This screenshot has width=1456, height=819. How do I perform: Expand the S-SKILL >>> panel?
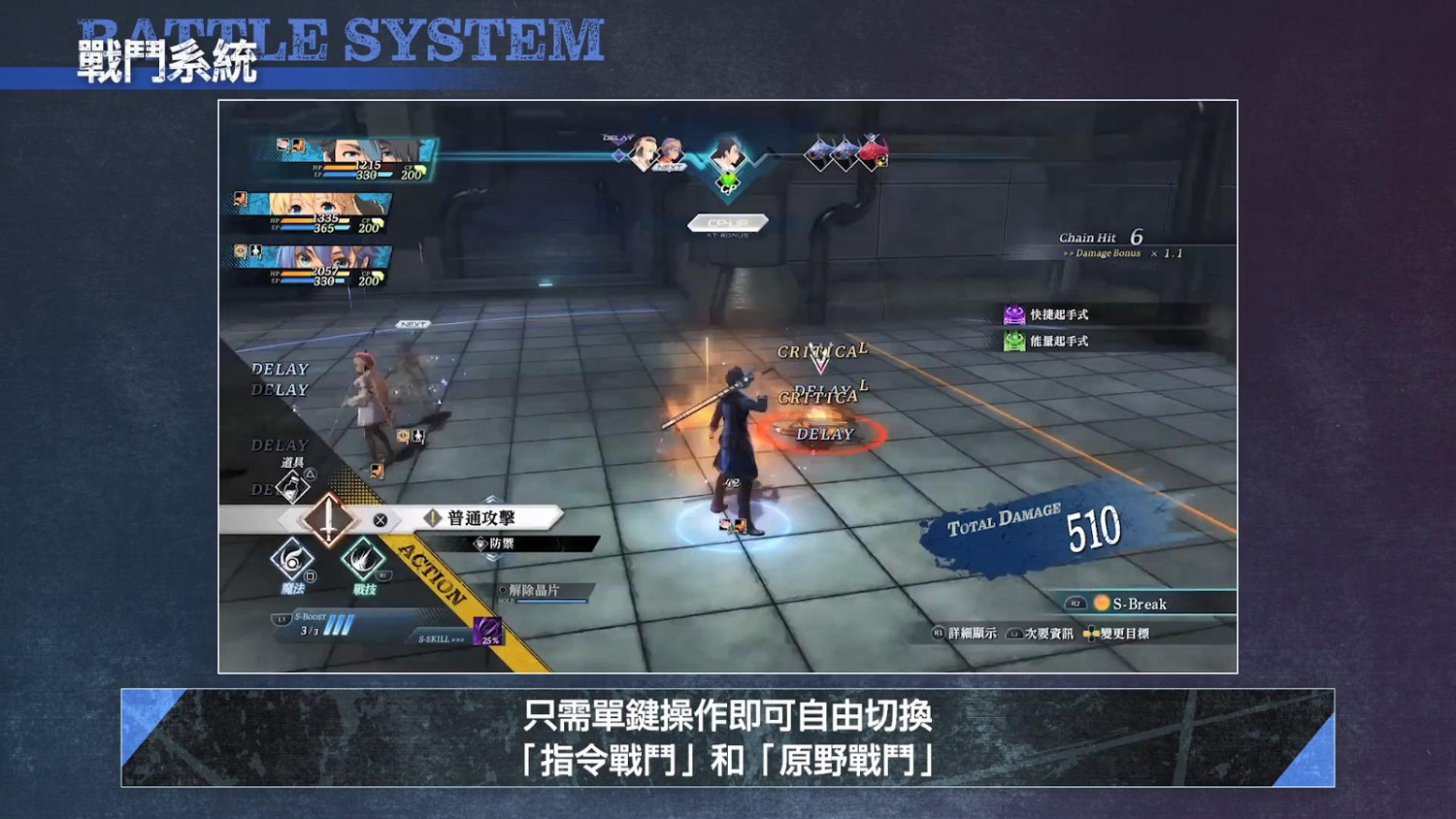(438, 639)
